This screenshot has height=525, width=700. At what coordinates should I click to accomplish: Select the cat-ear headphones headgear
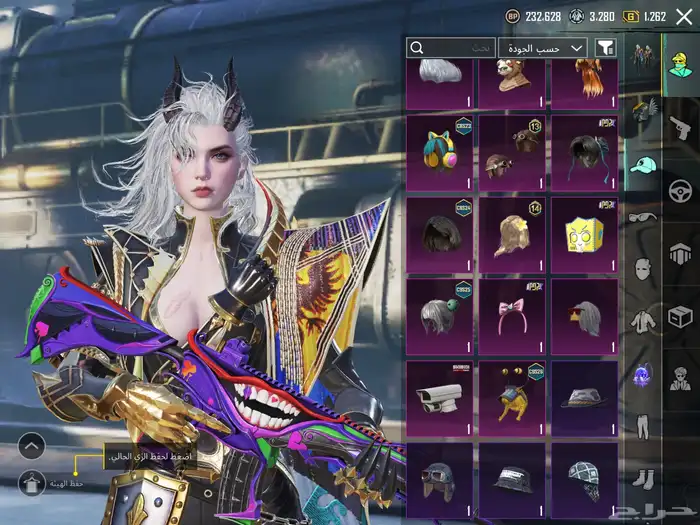pyautogui.click(x=441, y=152)
